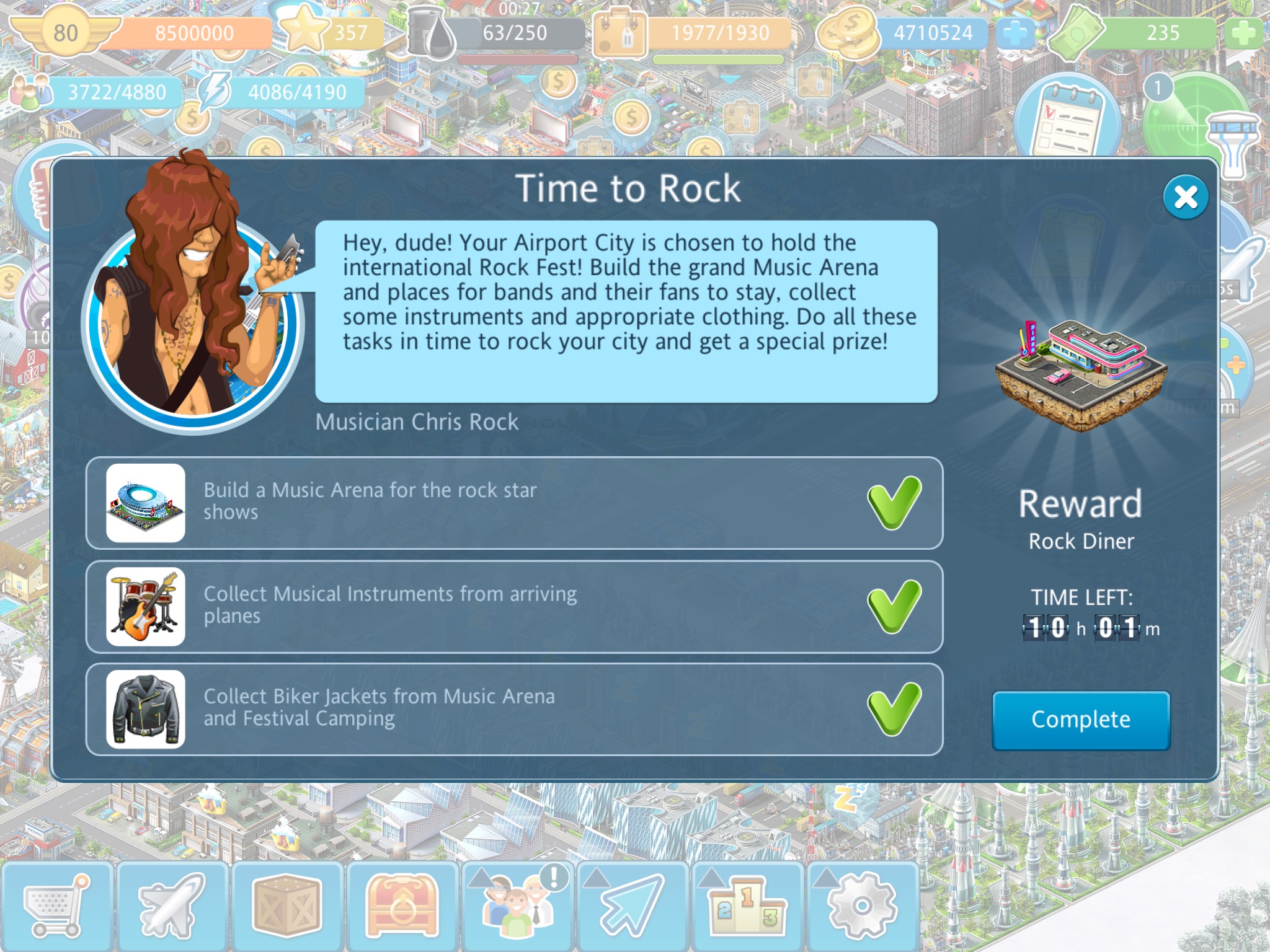
Task: Open the leaderboard podium rankings
Action: (x=747, y=906)
